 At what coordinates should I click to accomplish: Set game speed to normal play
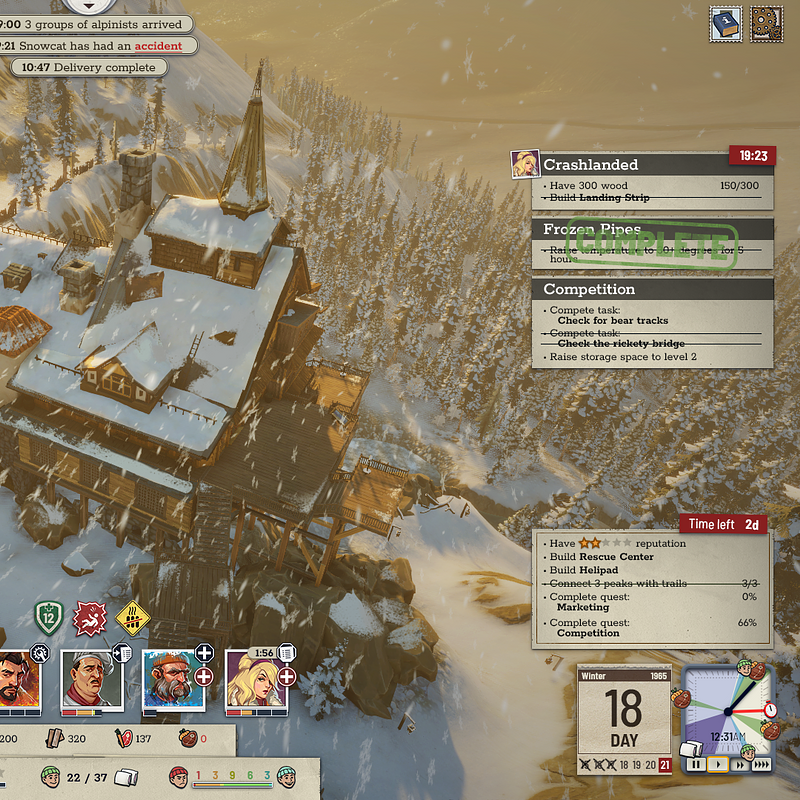(717, 765)
